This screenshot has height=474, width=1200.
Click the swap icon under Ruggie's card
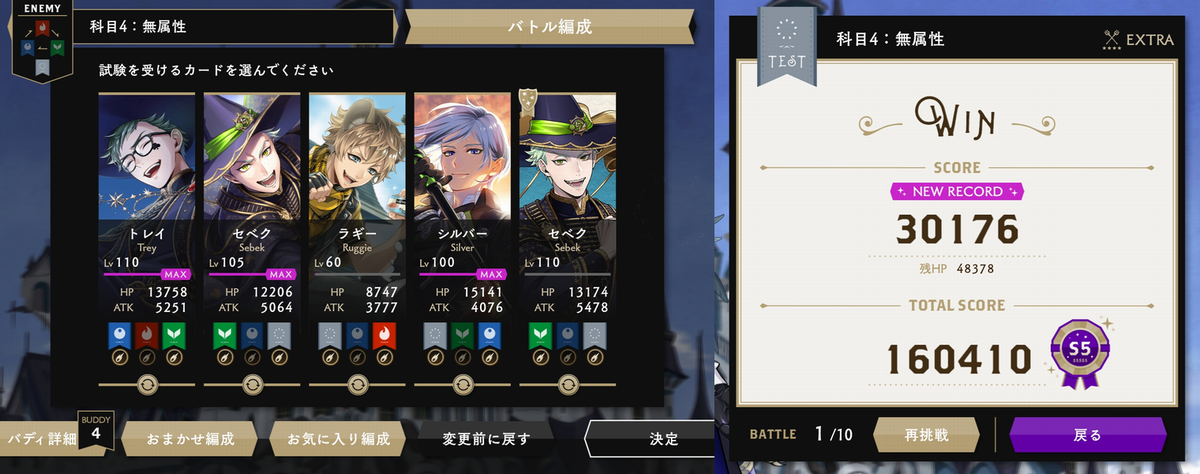click(x=357, y=383)
